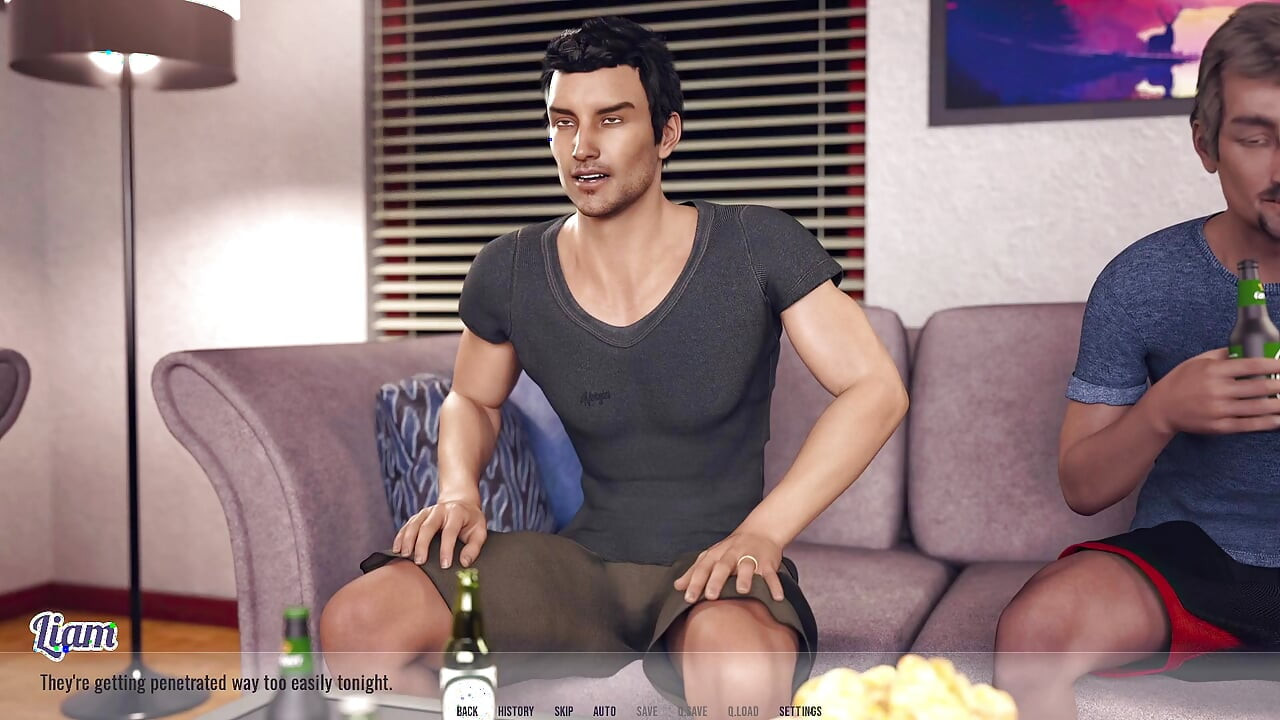Click Q.LOAD to quick load
Image resolution: width=1280 pixels, height=720 pixels.
point(744,711)
